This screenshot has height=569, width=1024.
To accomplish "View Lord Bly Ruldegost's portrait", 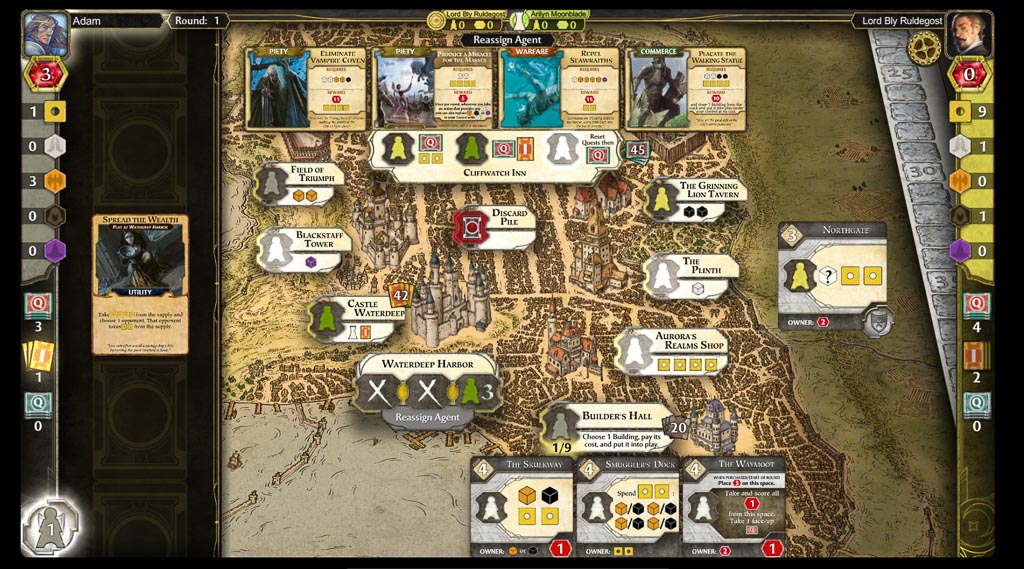I will pos(968,34).
